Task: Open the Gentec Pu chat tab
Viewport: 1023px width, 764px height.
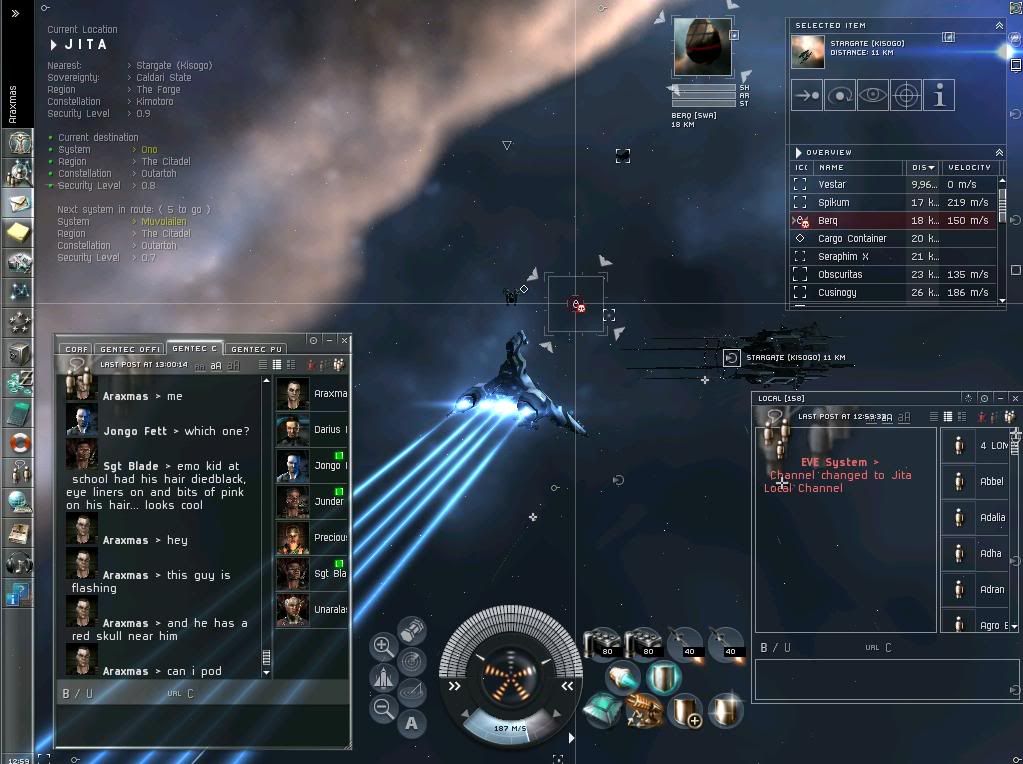Action: click(x=257, y=349)
